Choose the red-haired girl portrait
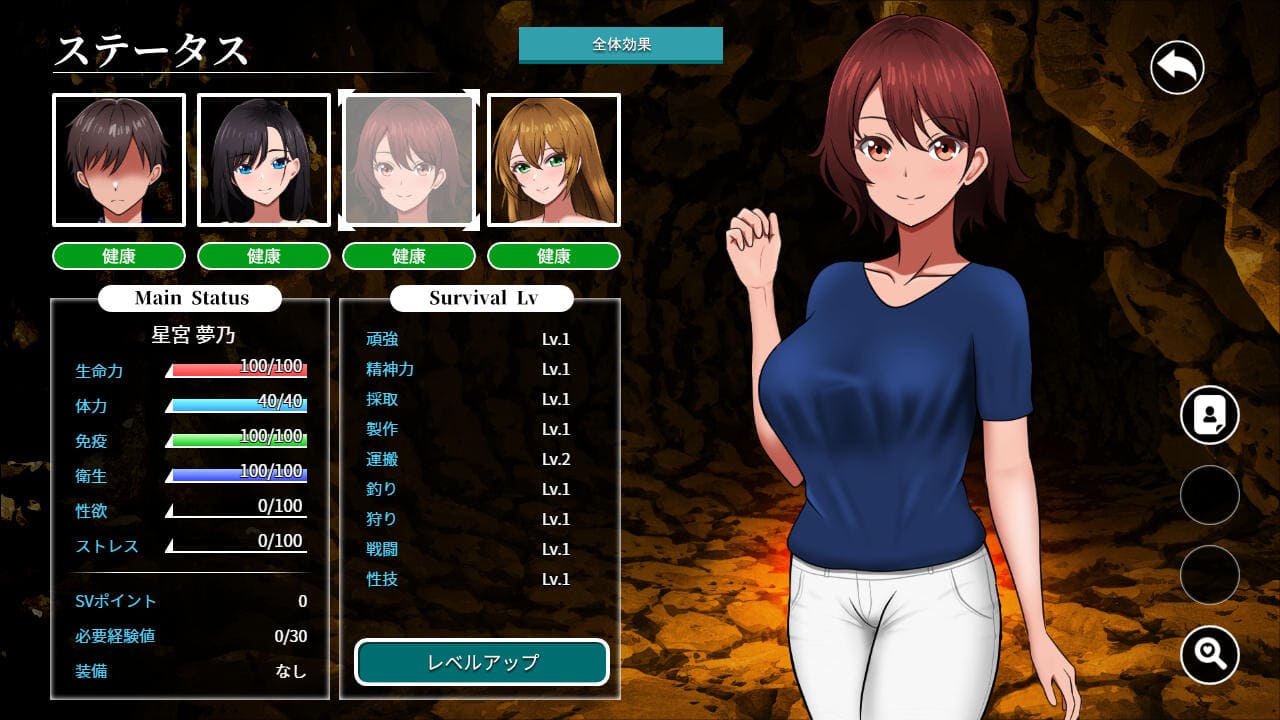This screenshot has width=1280, height=720. (408, 160)
